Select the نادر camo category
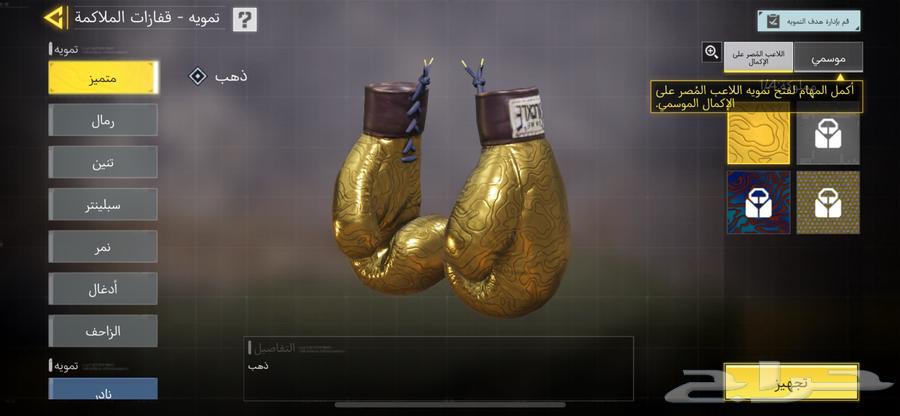The height and width of the screenshot is (416, 900). 103,390
